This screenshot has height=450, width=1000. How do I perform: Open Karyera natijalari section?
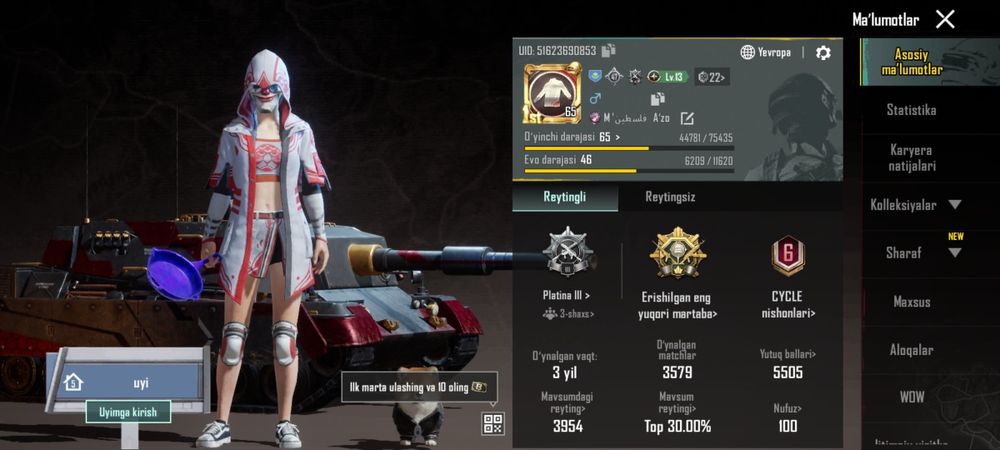tap(911, 157)
